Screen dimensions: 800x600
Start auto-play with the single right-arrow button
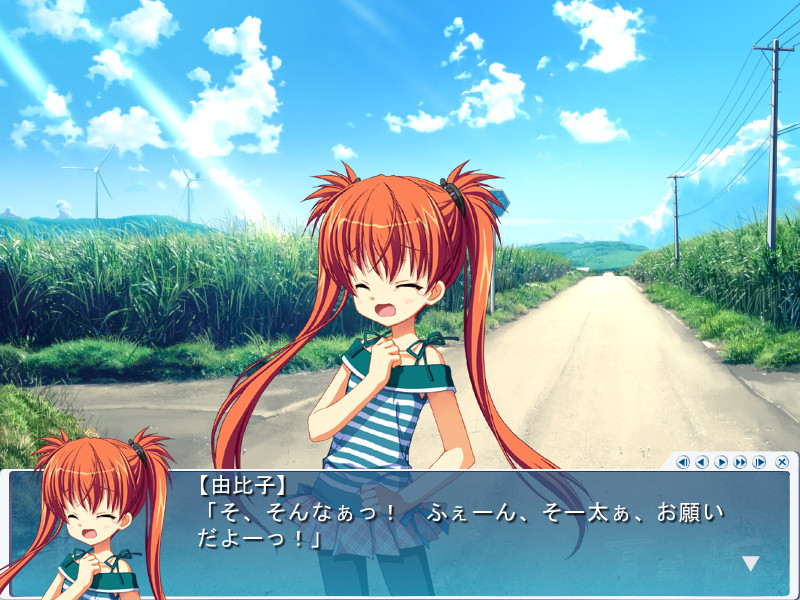[x=721, y=462]
